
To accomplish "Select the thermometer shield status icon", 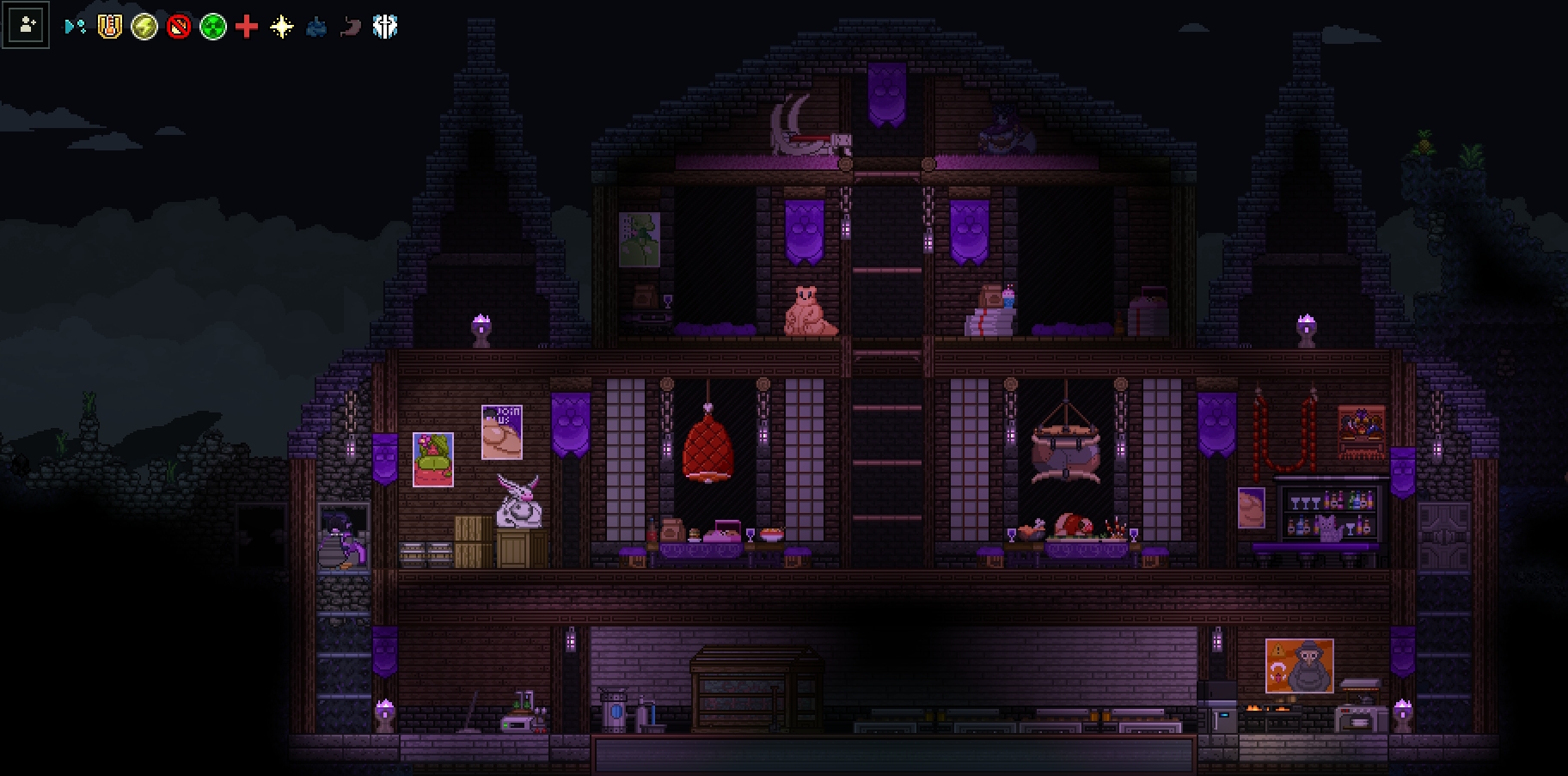I will (109, 27).
